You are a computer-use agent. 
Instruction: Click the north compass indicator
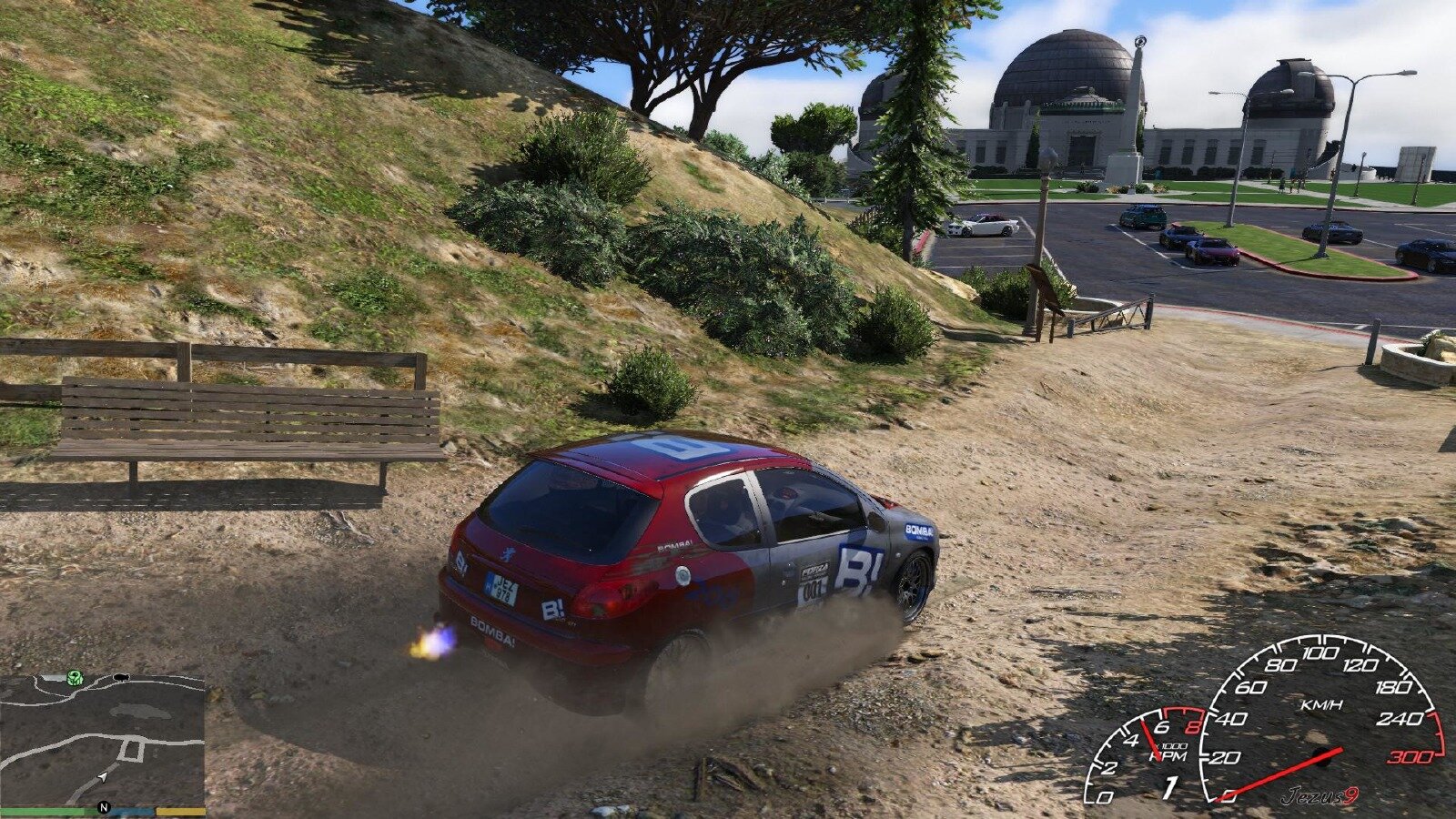click(104, 807)
